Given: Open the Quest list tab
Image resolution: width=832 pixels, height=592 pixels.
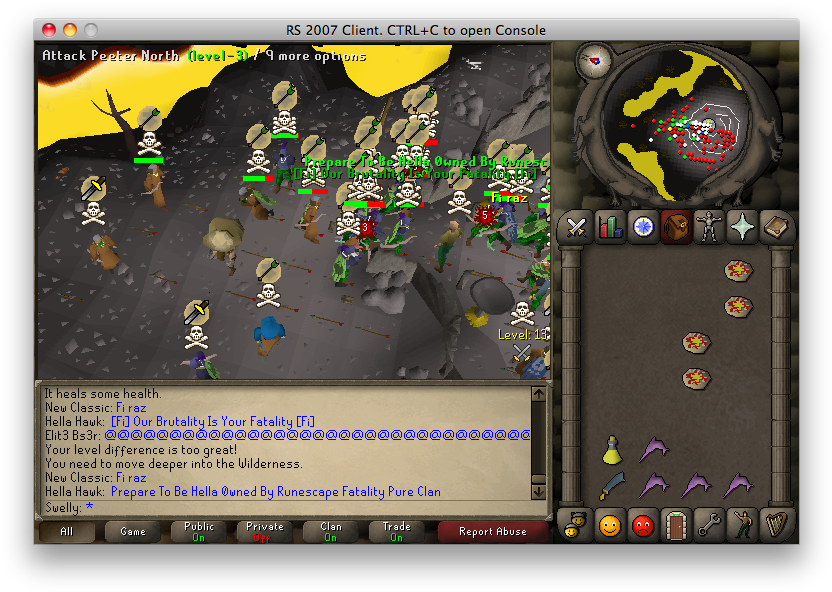Looking at the screenshot, I should (643, 227).
